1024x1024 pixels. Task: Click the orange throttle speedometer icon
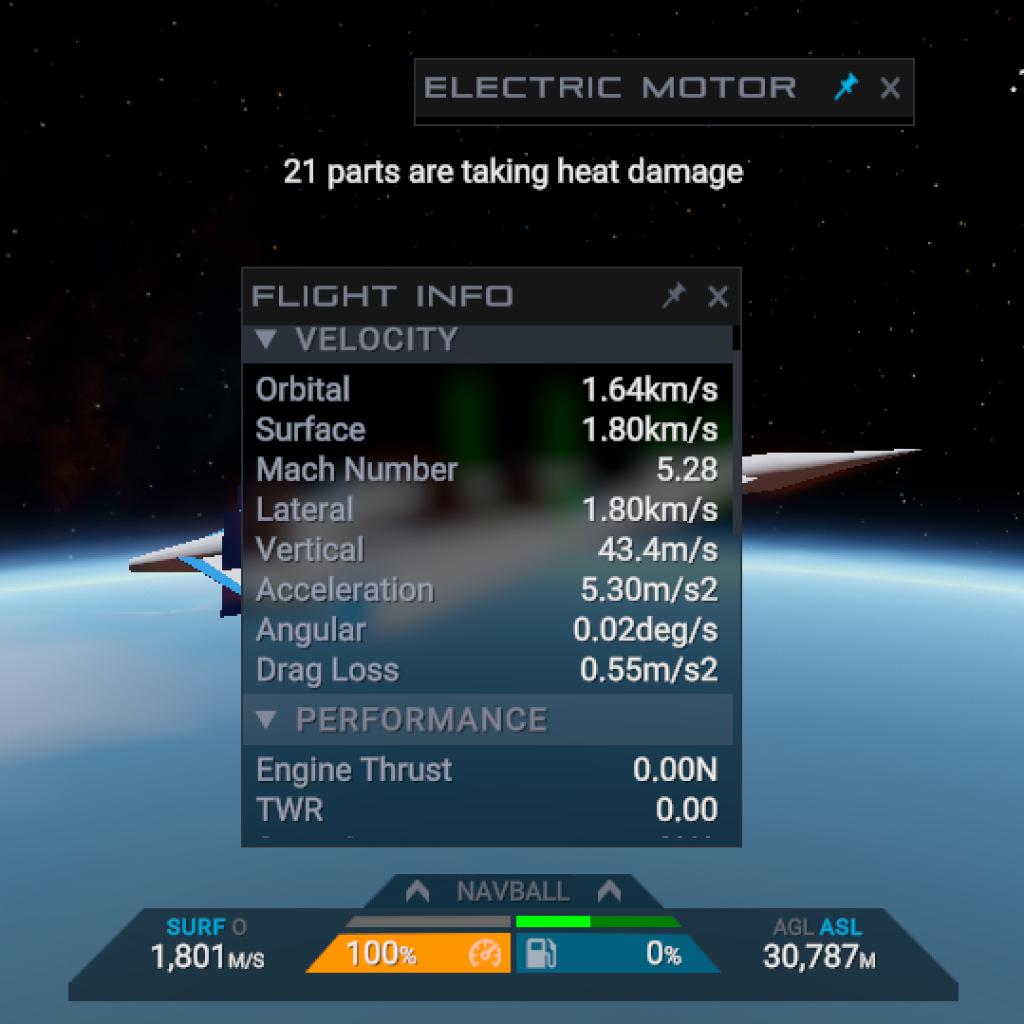(484, 955)
